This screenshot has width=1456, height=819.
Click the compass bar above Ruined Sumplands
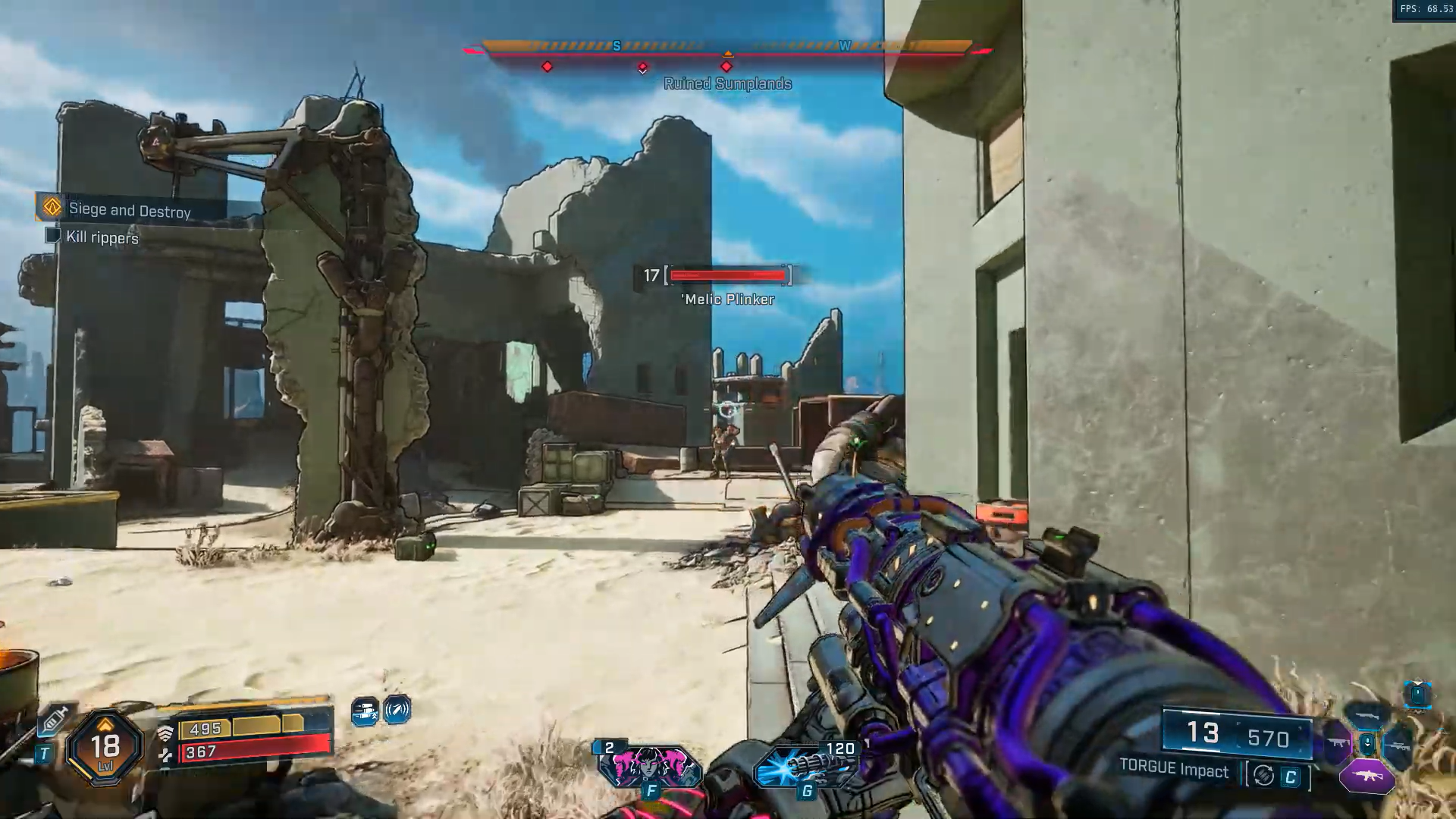coord(727,49)
